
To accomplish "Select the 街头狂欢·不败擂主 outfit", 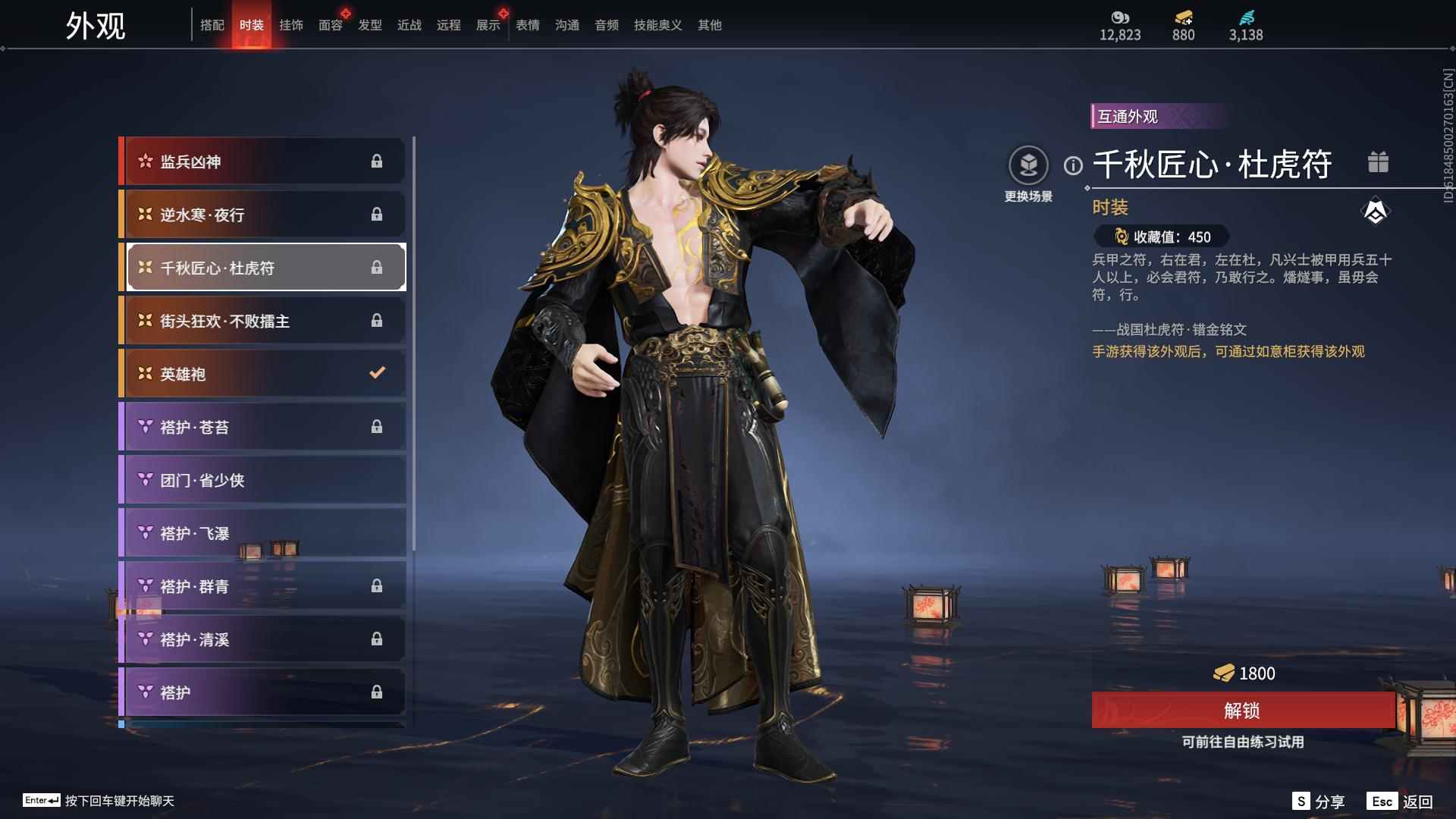I will tap(262, 321).
